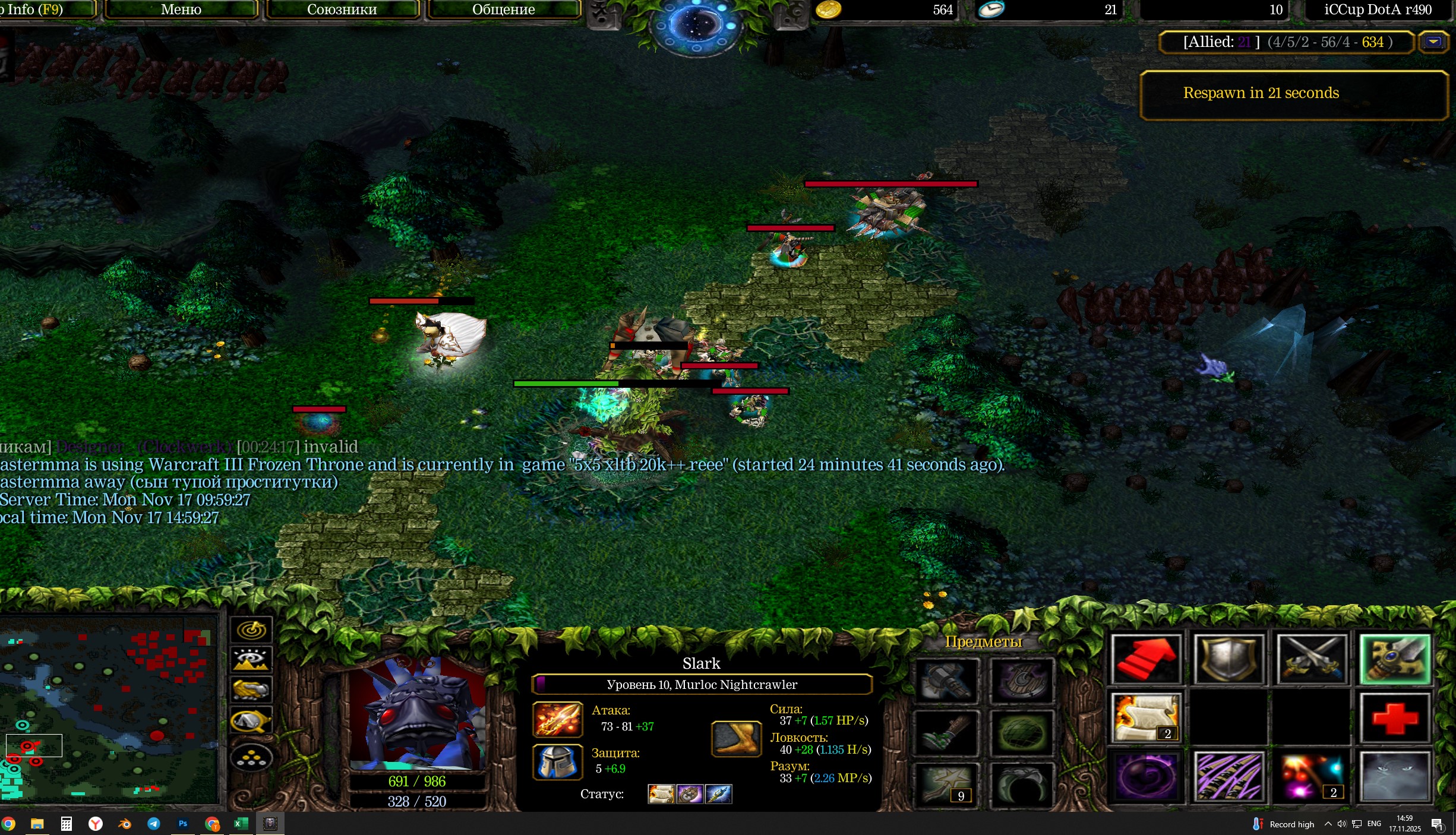Viewport: 1456px width, 835px height.
Task: Select the Slark hero portrait
Action: [x=418, y=713]
